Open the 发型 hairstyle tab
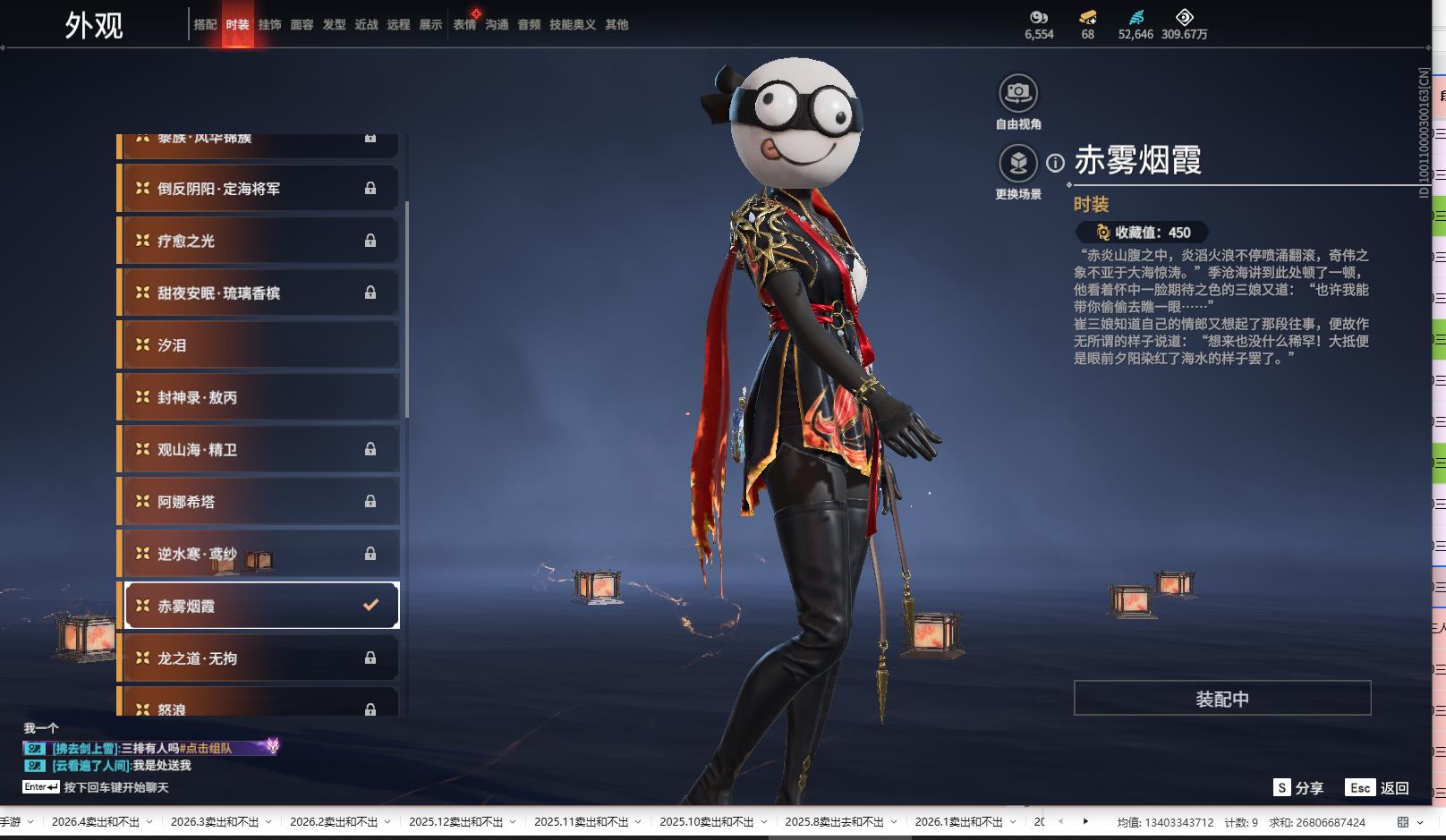Image resolution: width=1446 pixels, height=840 pixels. [x=334, y=25]
